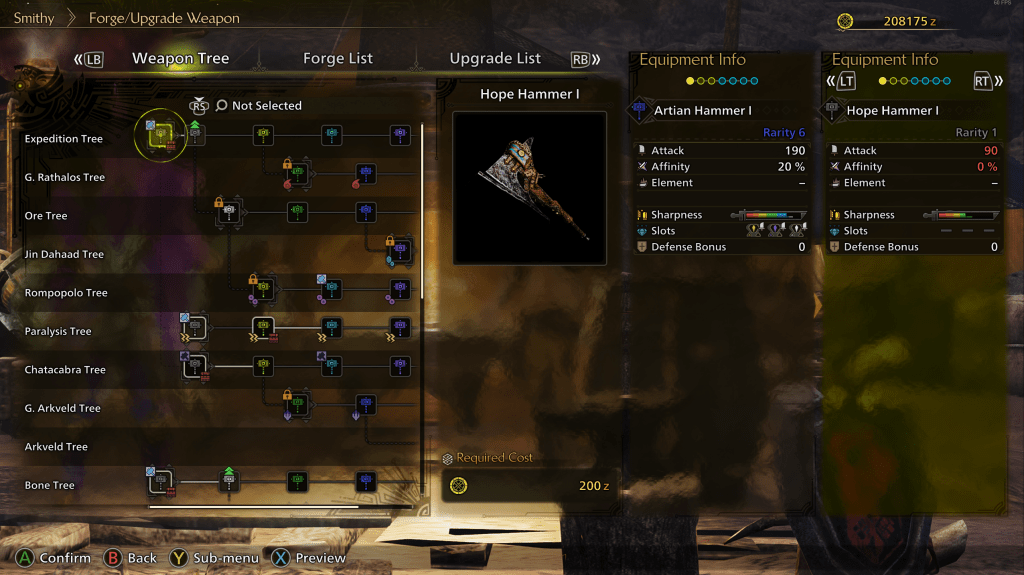Select the Artian Hammer I info header

point(702,111)
